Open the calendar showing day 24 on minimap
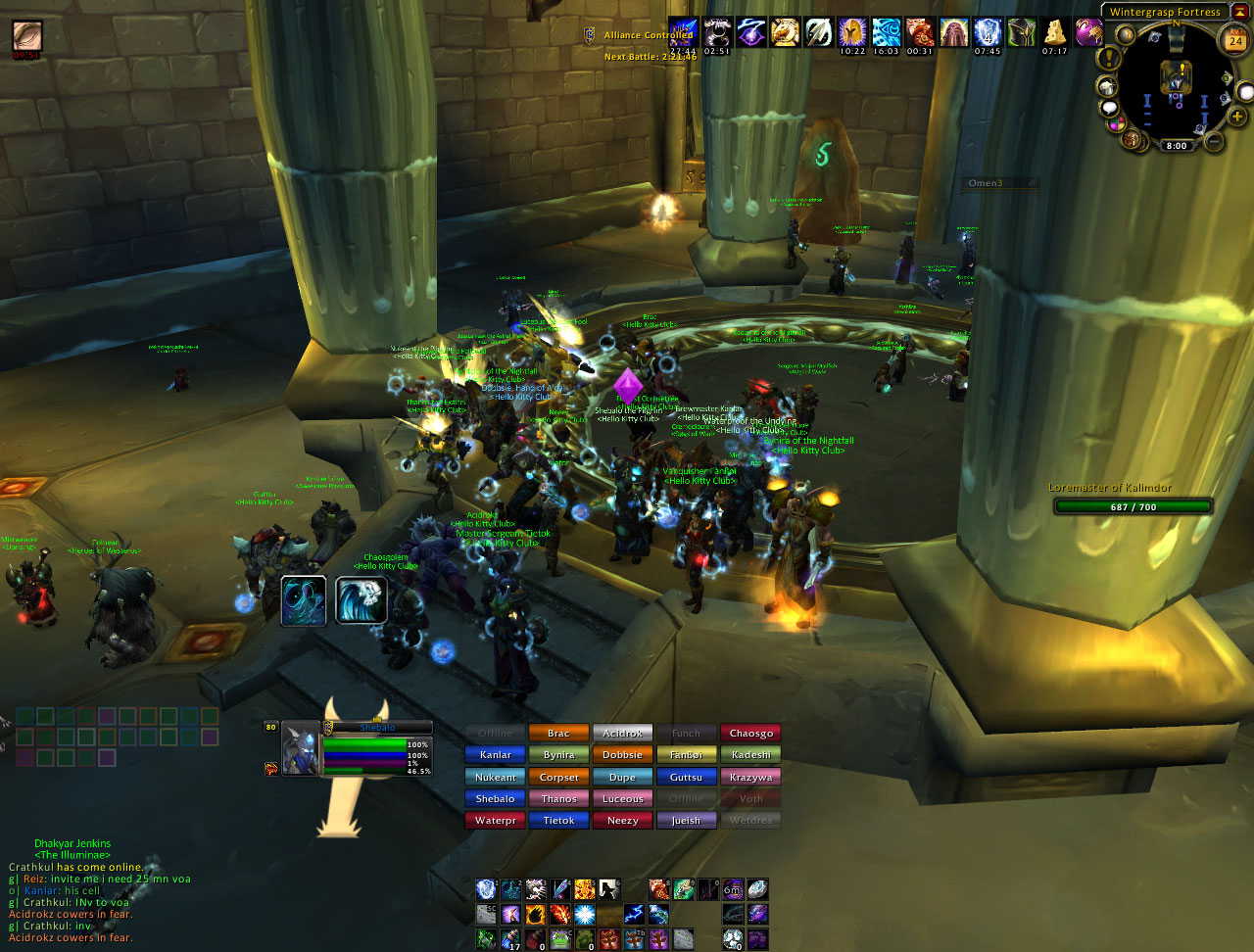 tap(1232, 39)
